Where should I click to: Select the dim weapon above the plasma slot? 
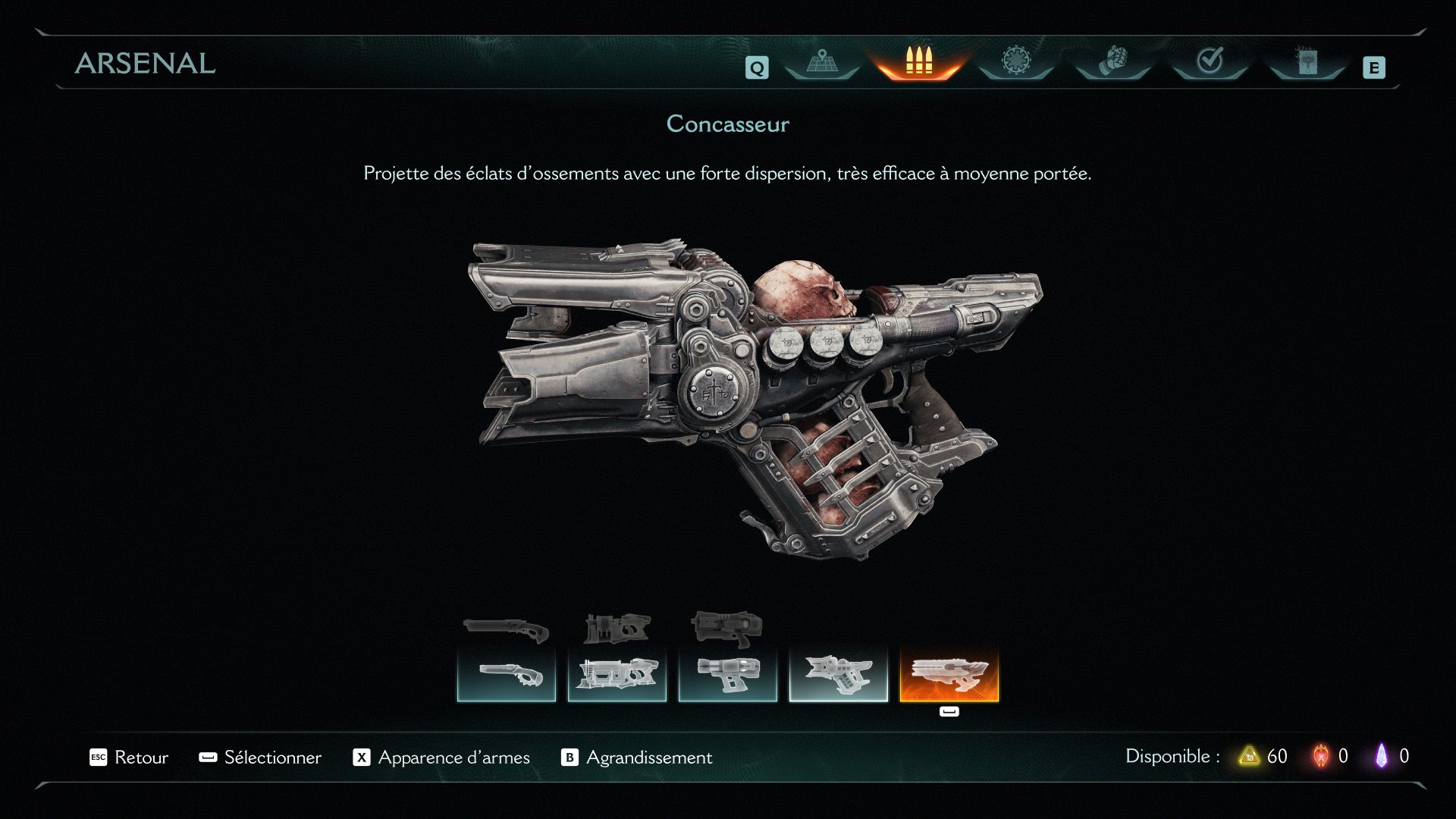(x=726, y=628)
